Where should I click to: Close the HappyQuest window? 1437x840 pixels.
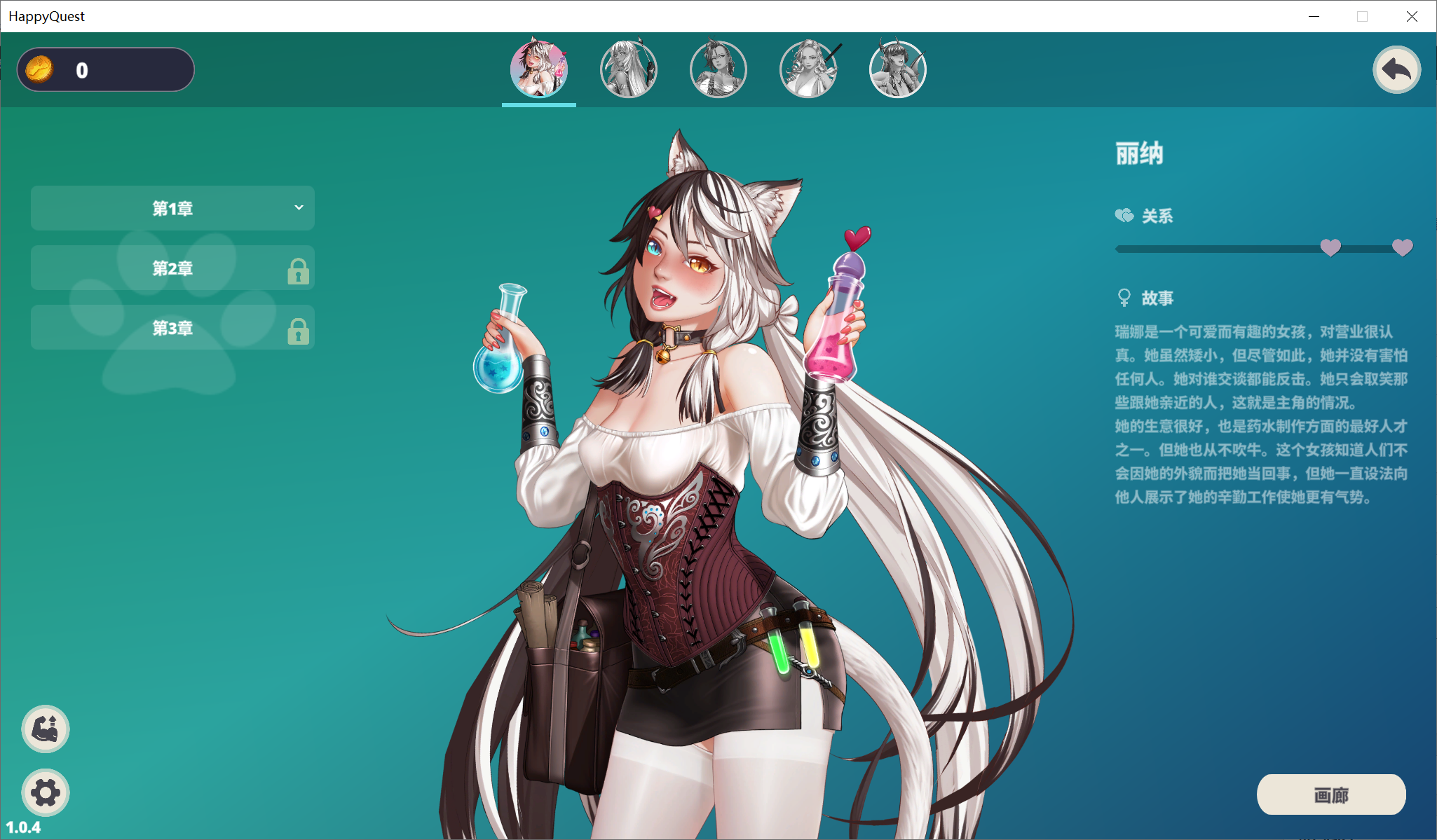pos(1412,16)
